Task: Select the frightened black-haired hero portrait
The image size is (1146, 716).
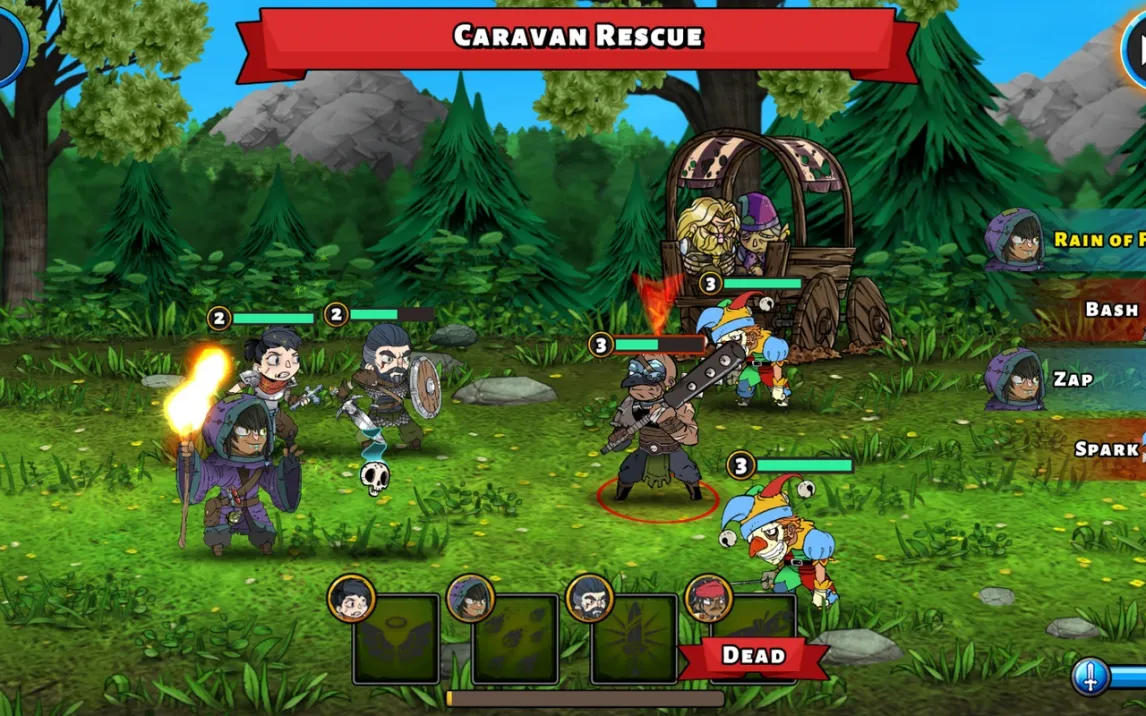Action: [351, 598]
